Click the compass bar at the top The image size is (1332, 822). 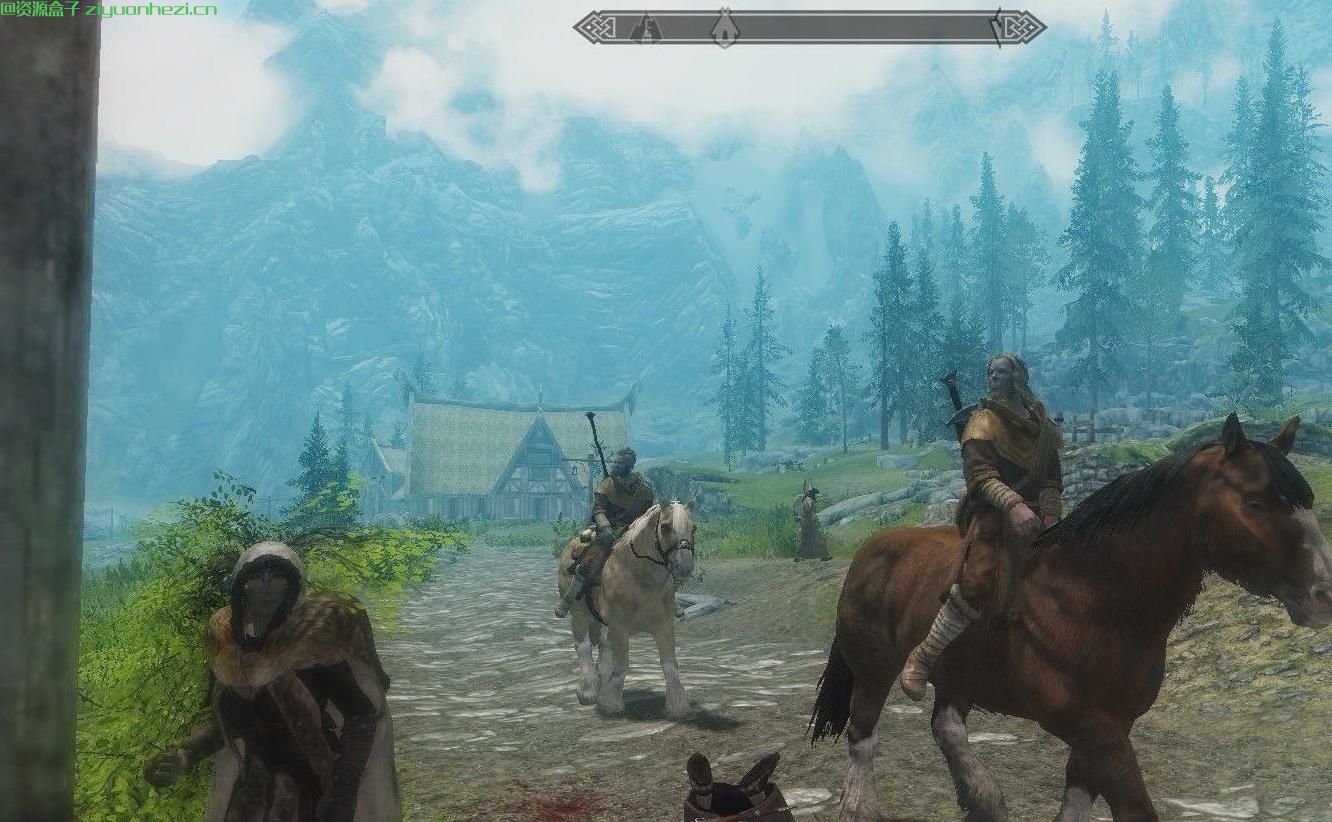[860, 27]
